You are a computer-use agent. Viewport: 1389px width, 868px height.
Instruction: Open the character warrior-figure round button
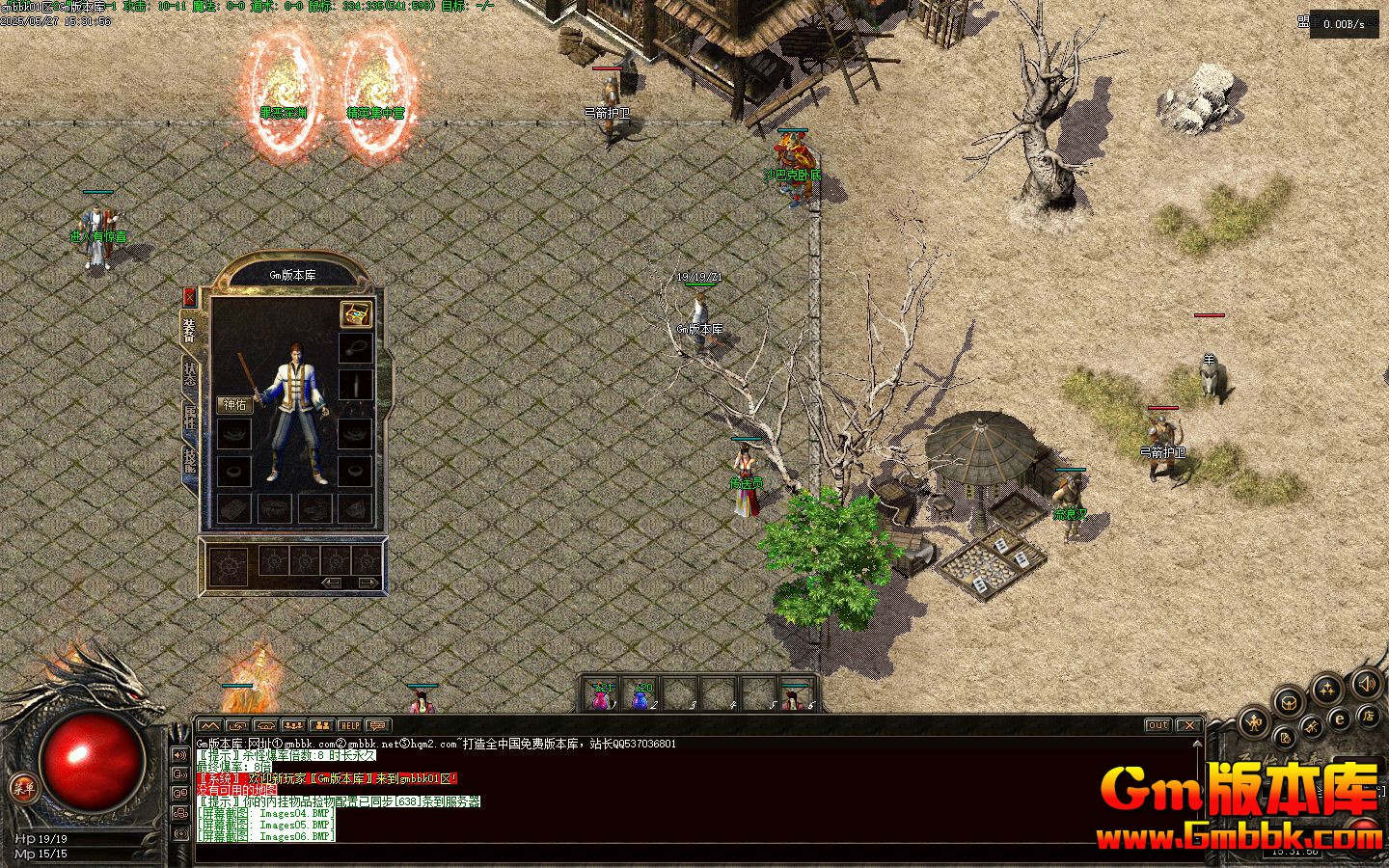click(1255, 720)
